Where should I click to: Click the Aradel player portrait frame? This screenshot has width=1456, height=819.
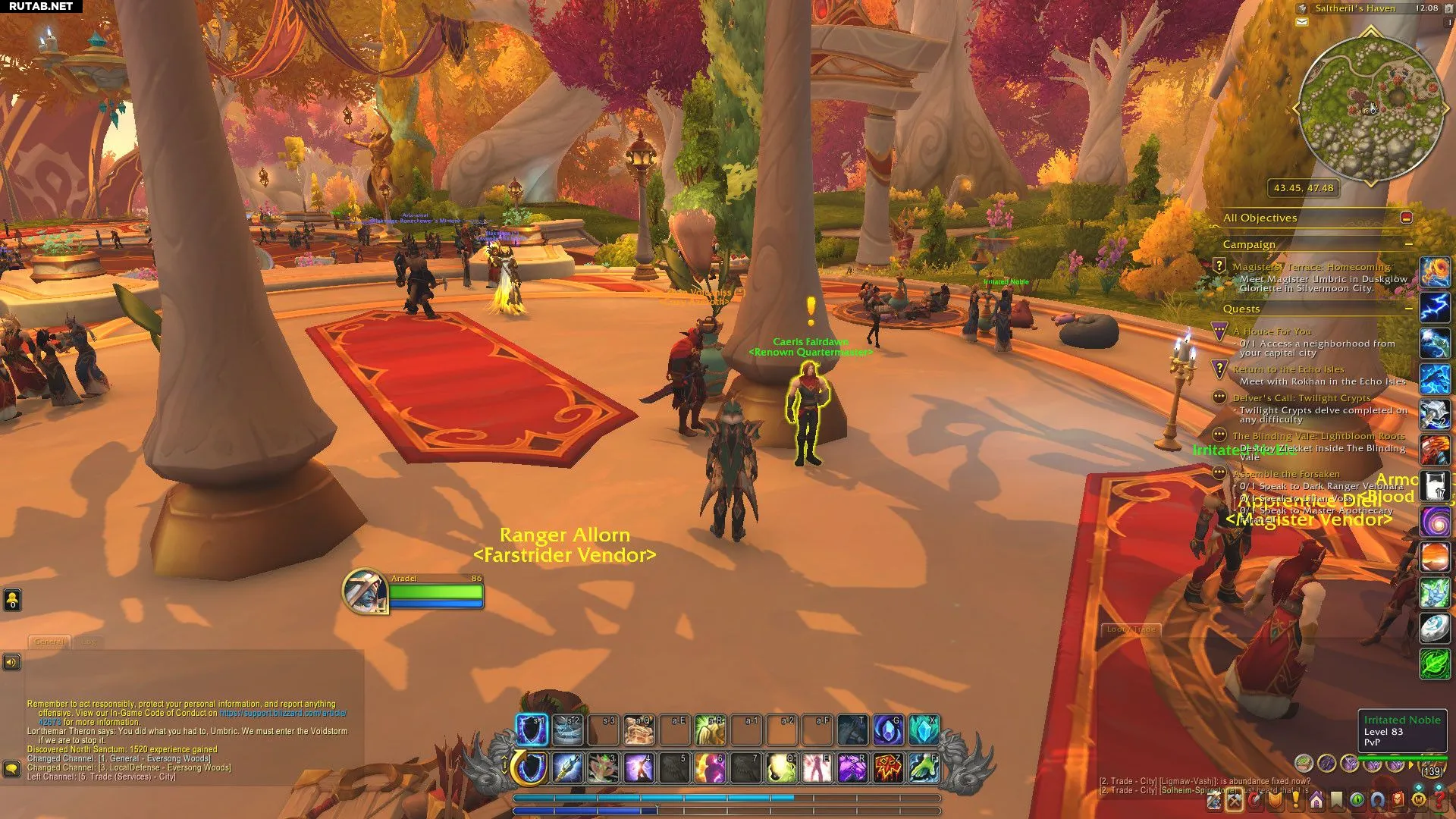pos(365,591)
